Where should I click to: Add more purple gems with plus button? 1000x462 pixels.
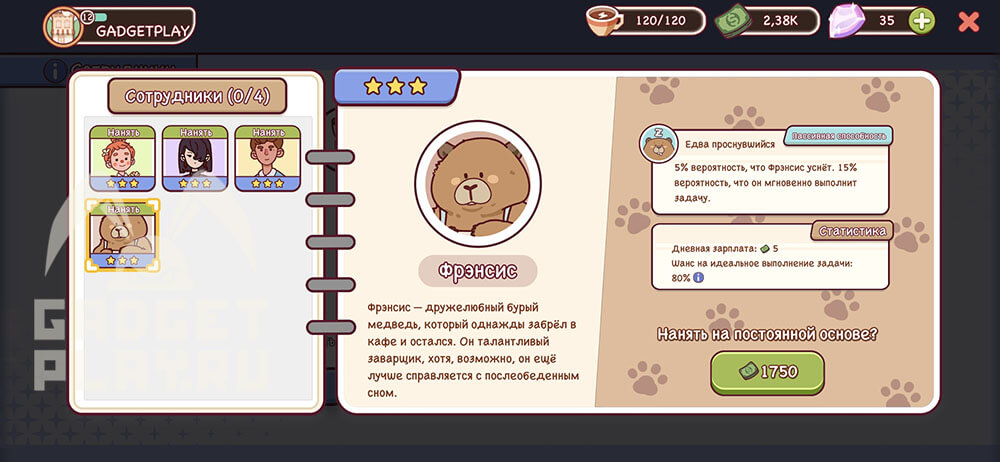point(922,20)
